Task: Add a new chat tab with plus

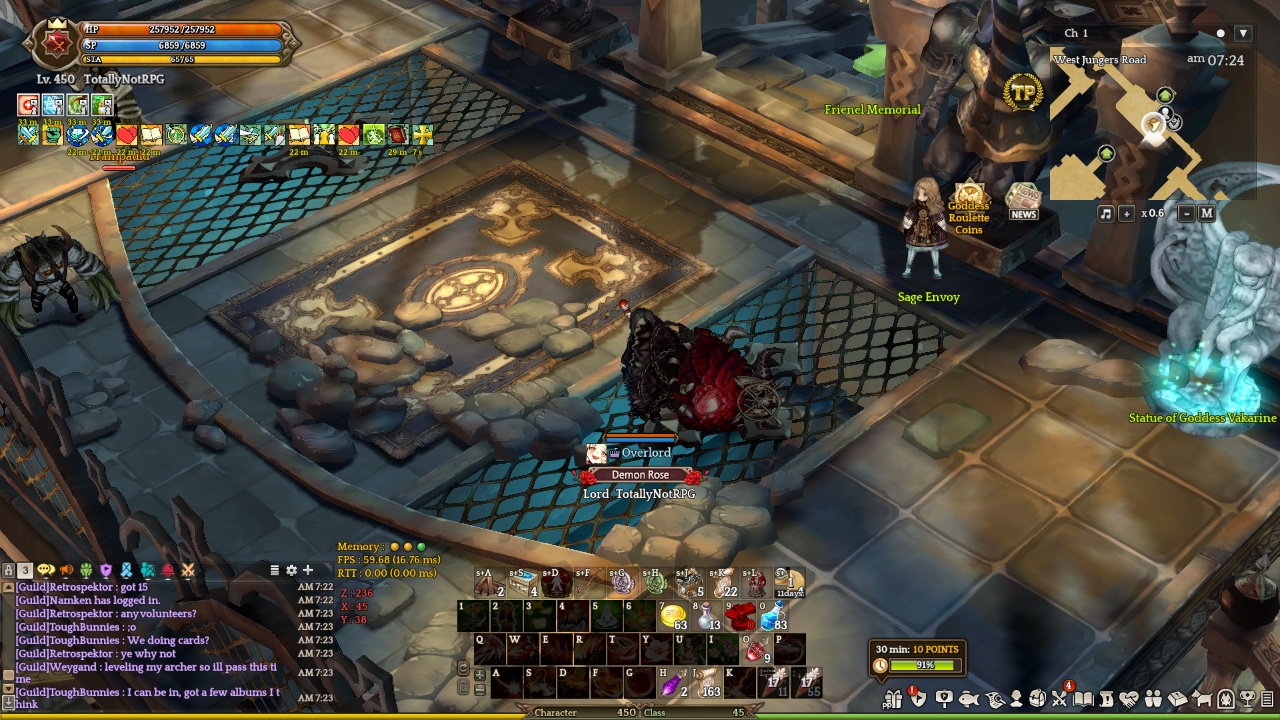Action: point(308,570)
